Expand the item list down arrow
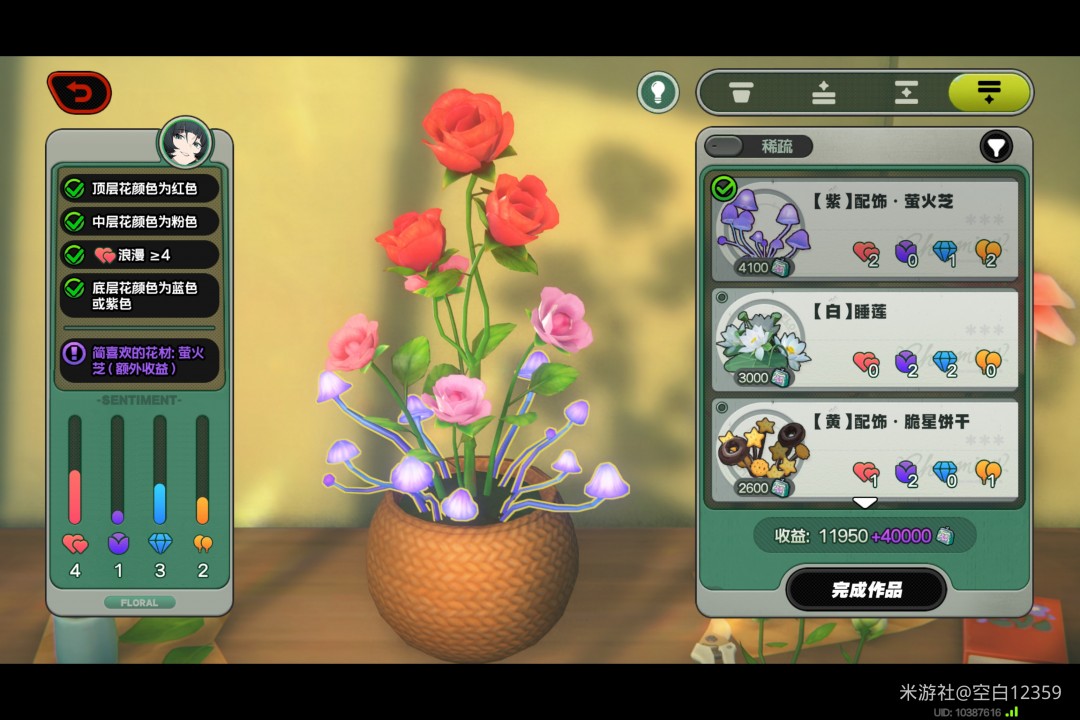The height and width of the screenshot is (720, 1080). [x=865, y=502]
